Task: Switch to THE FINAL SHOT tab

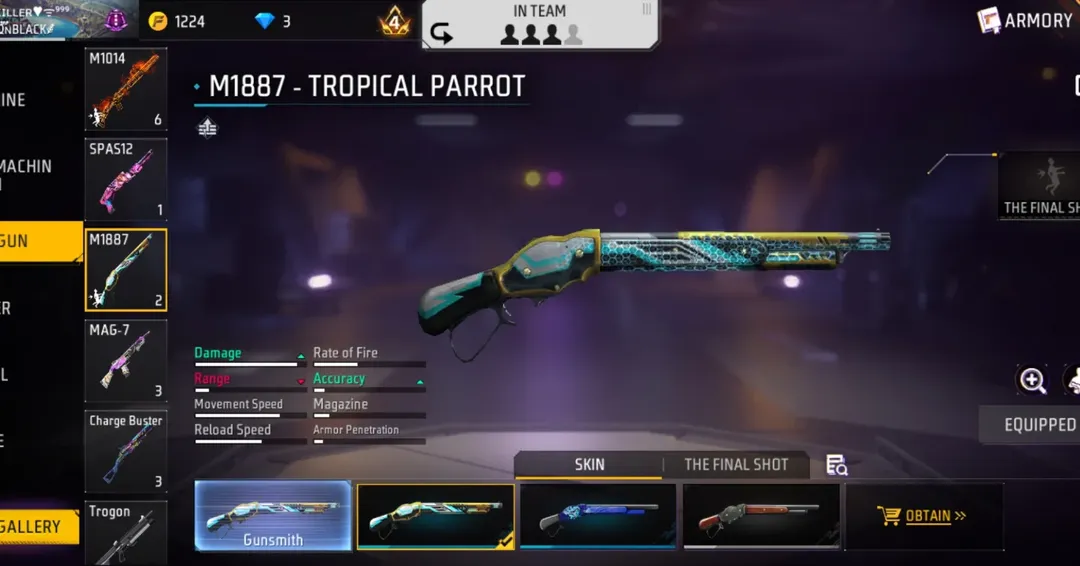Action: point(736,464)
